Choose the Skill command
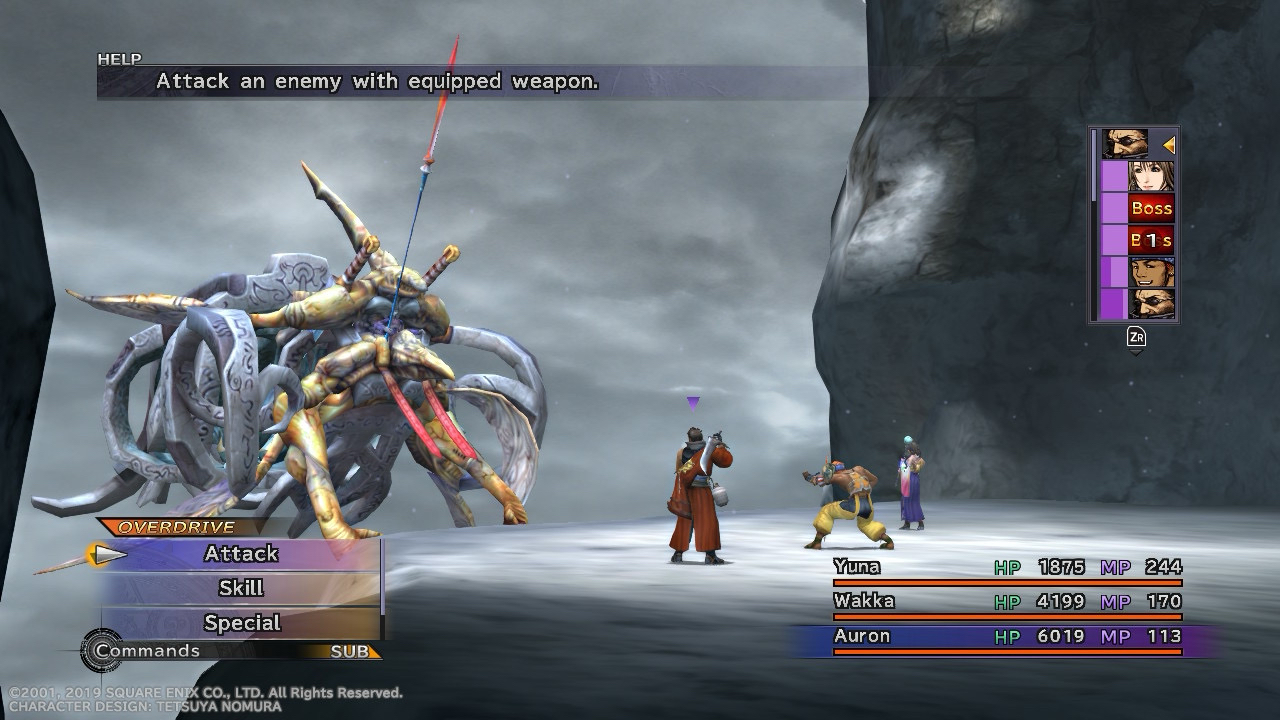Image resolution: width=1280 pixels, height=720 pixels. tap(241, 588)
